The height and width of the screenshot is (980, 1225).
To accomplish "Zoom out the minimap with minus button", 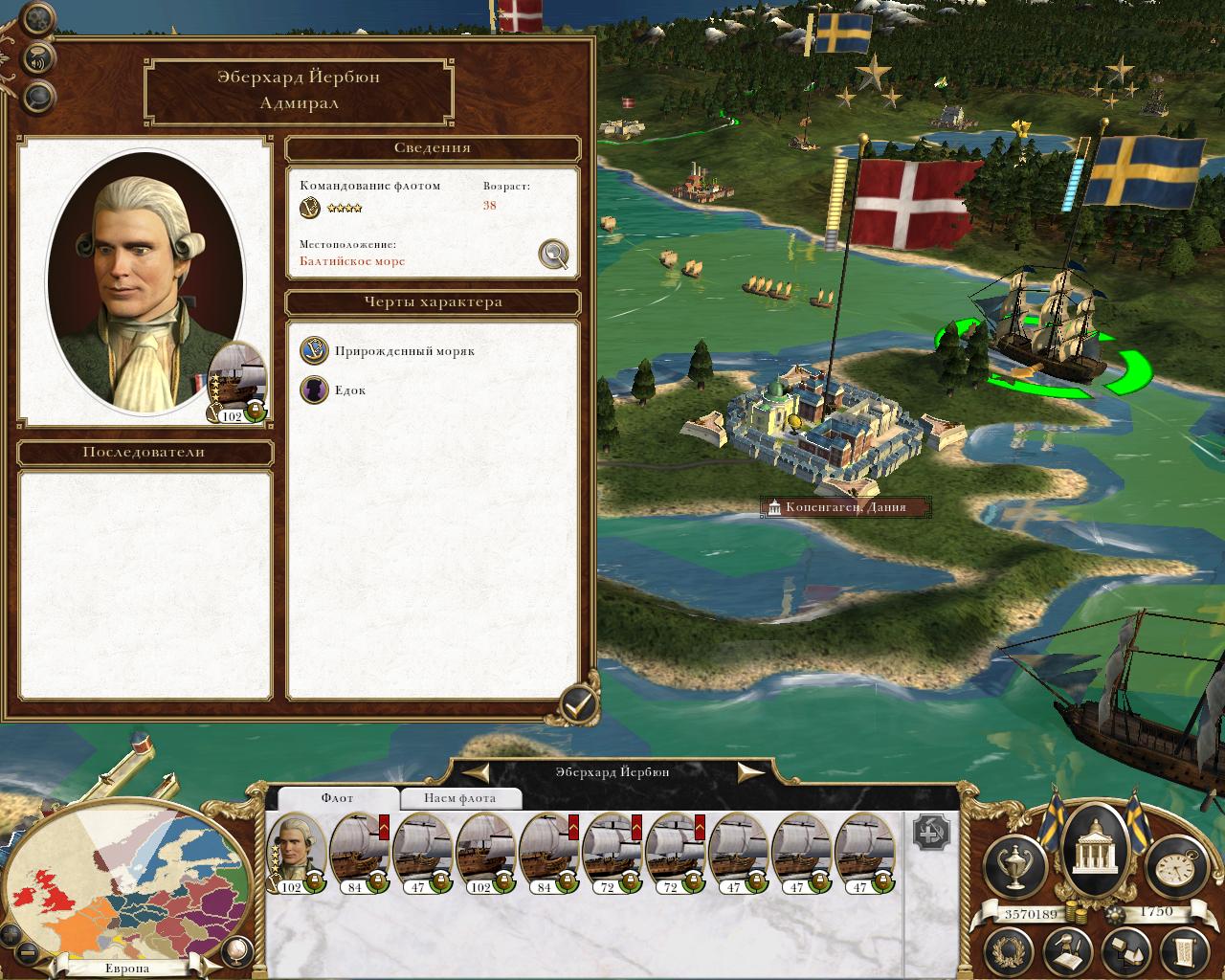I will [28, 952].
